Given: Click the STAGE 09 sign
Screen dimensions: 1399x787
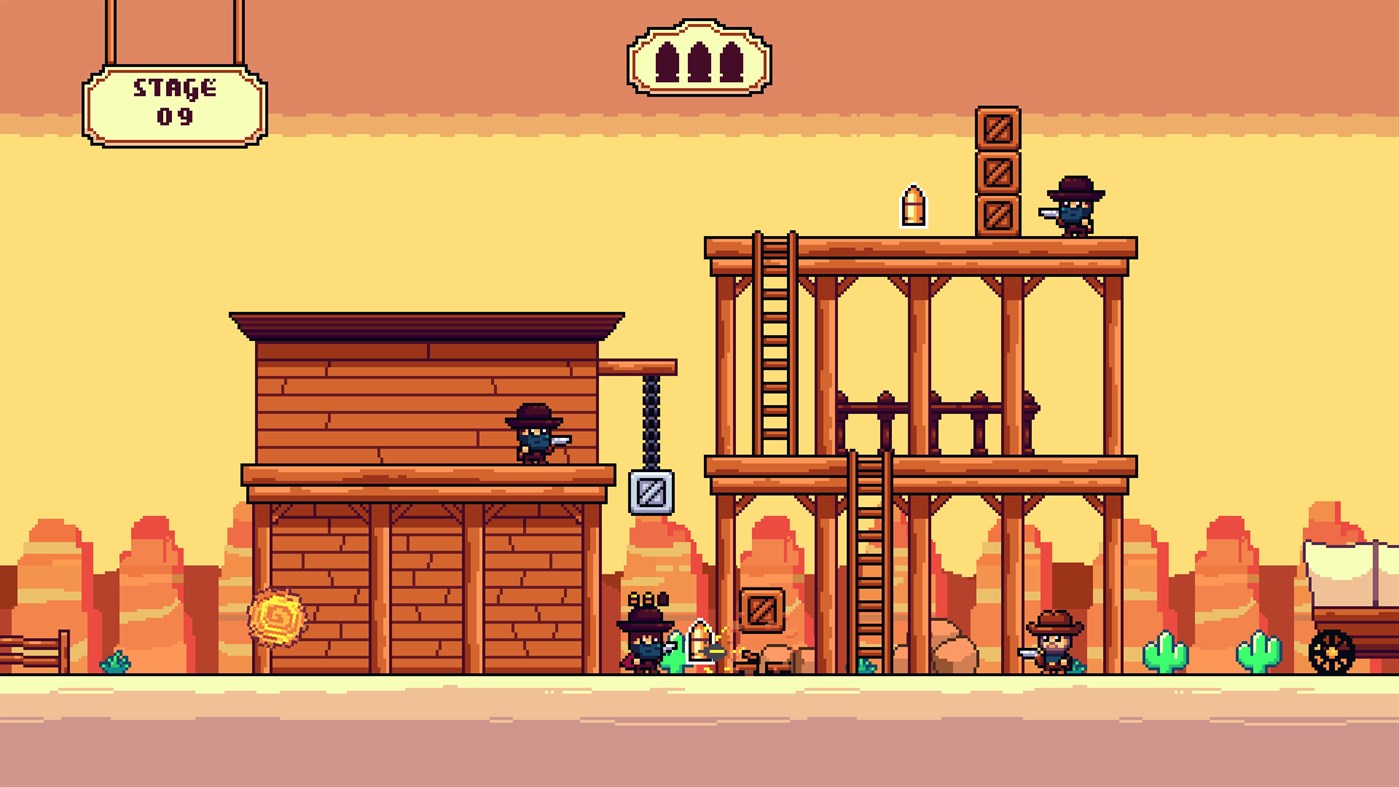Looking at the screenshot, I should tap(175, 103).
